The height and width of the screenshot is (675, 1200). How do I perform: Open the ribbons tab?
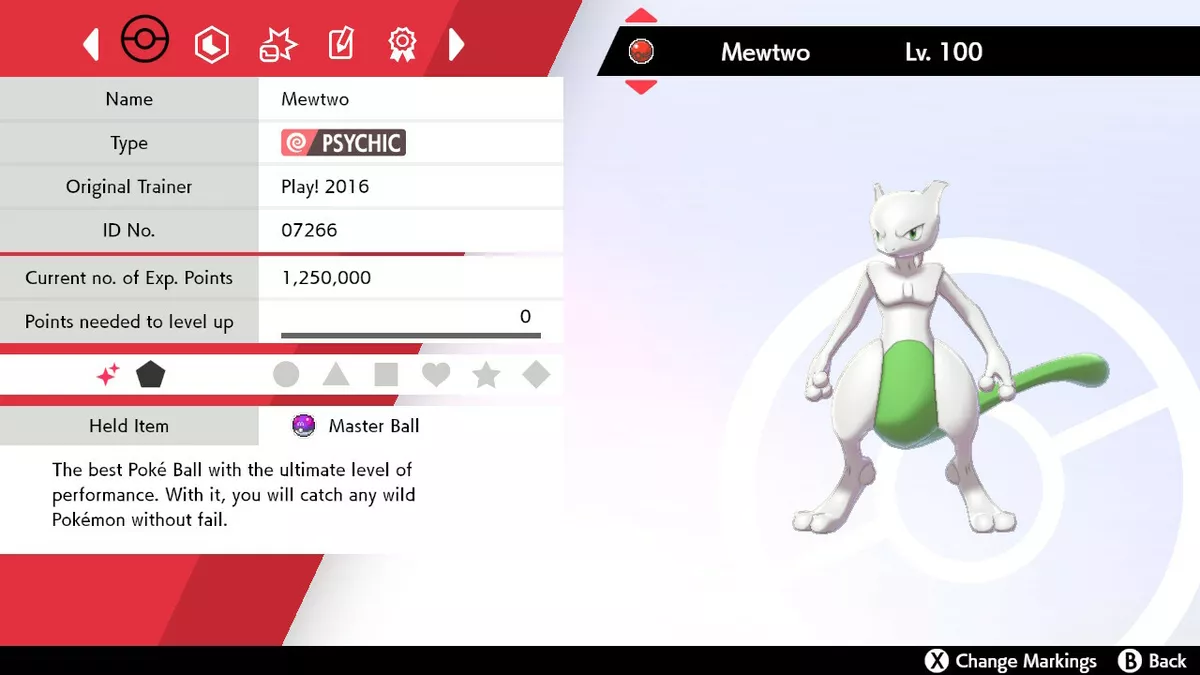[402, 44]
